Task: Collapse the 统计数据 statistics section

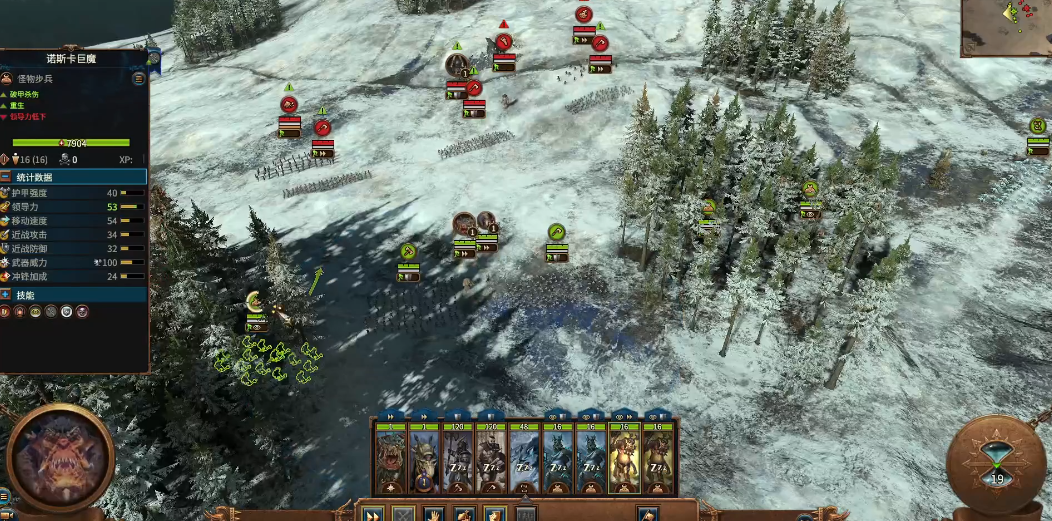Action: click(x=6, y=177)
